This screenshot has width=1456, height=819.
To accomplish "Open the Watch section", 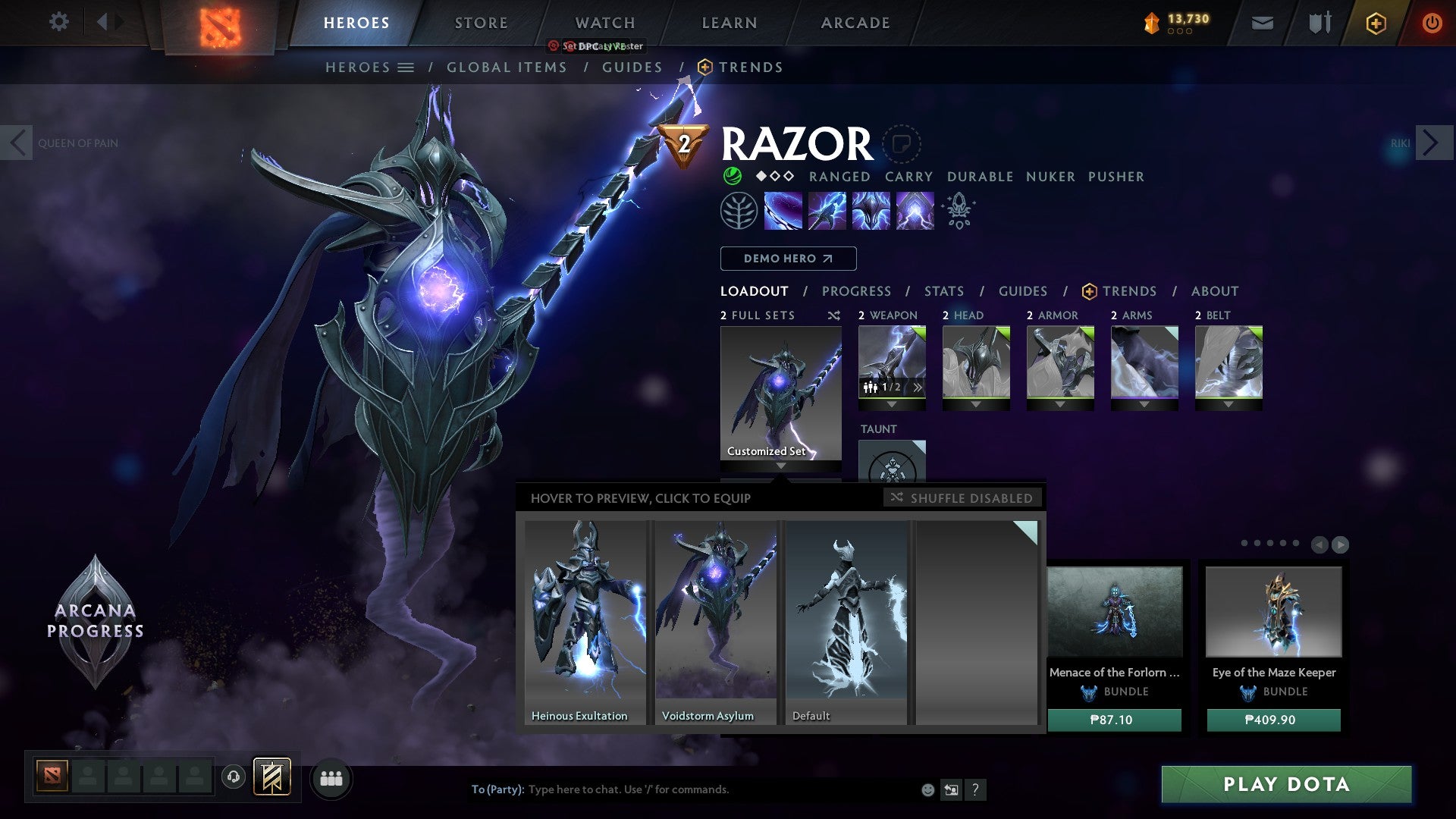I will click(x=604, y=23).
